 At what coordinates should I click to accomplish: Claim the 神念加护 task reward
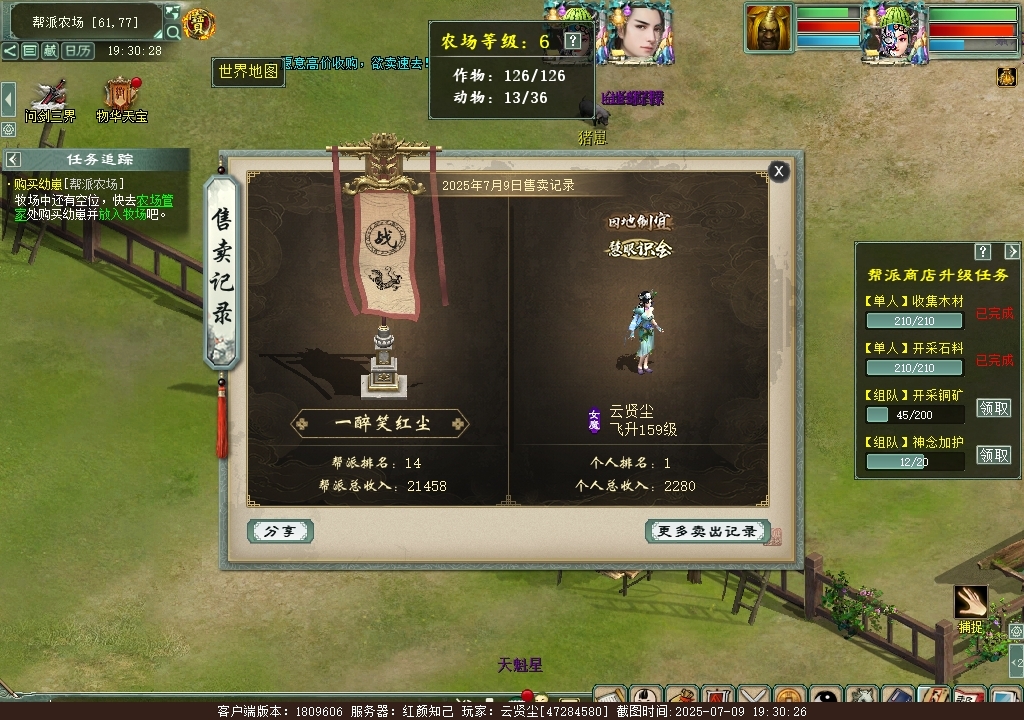coord(993,455)
